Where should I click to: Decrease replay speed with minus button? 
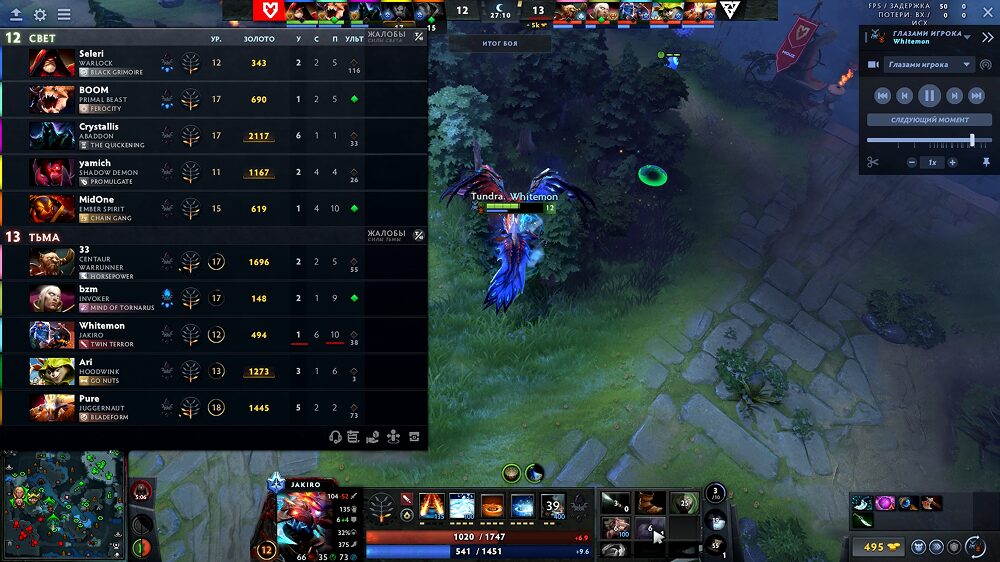point(912,162)
